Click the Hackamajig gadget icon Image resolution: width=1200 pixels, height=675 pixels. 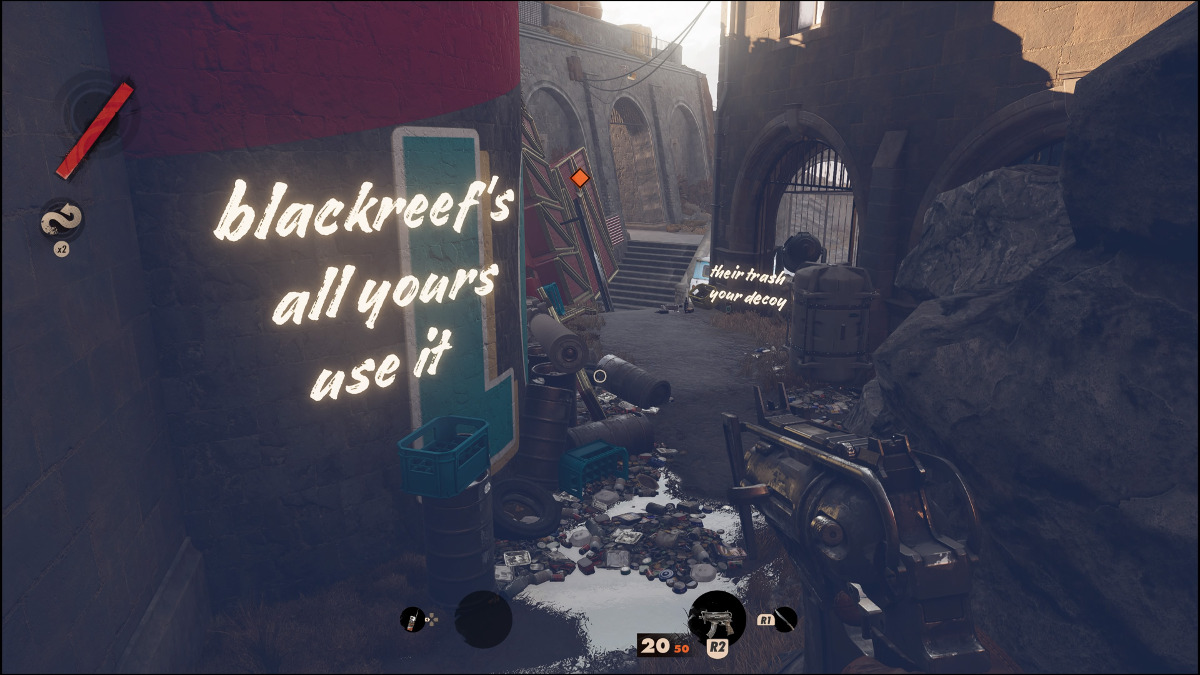click(x=410, y=620)
